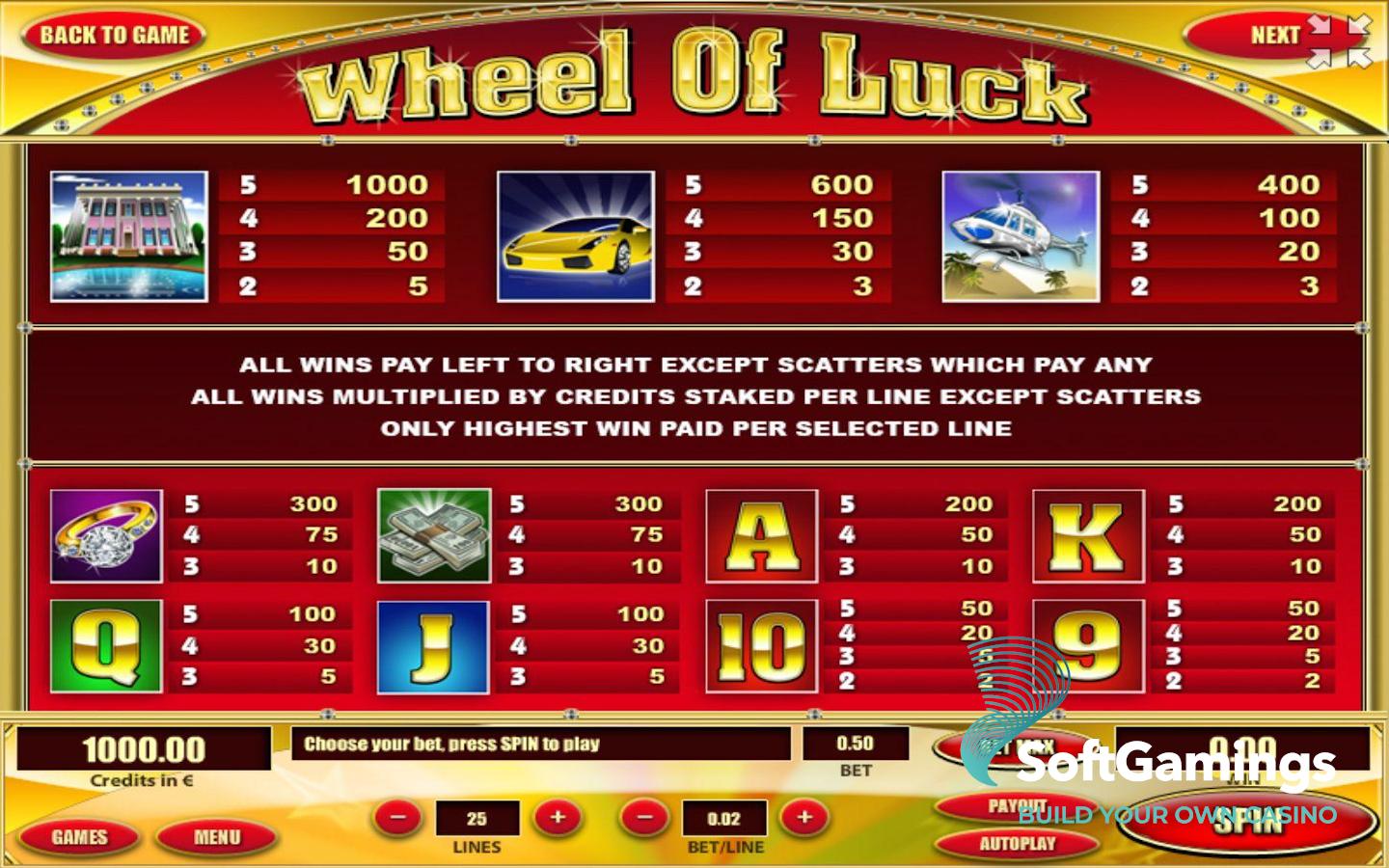The height and width of the screenshot is (868, 1389).
Task: Click the King symbol on the paytable
Action: pos(1088,536)
